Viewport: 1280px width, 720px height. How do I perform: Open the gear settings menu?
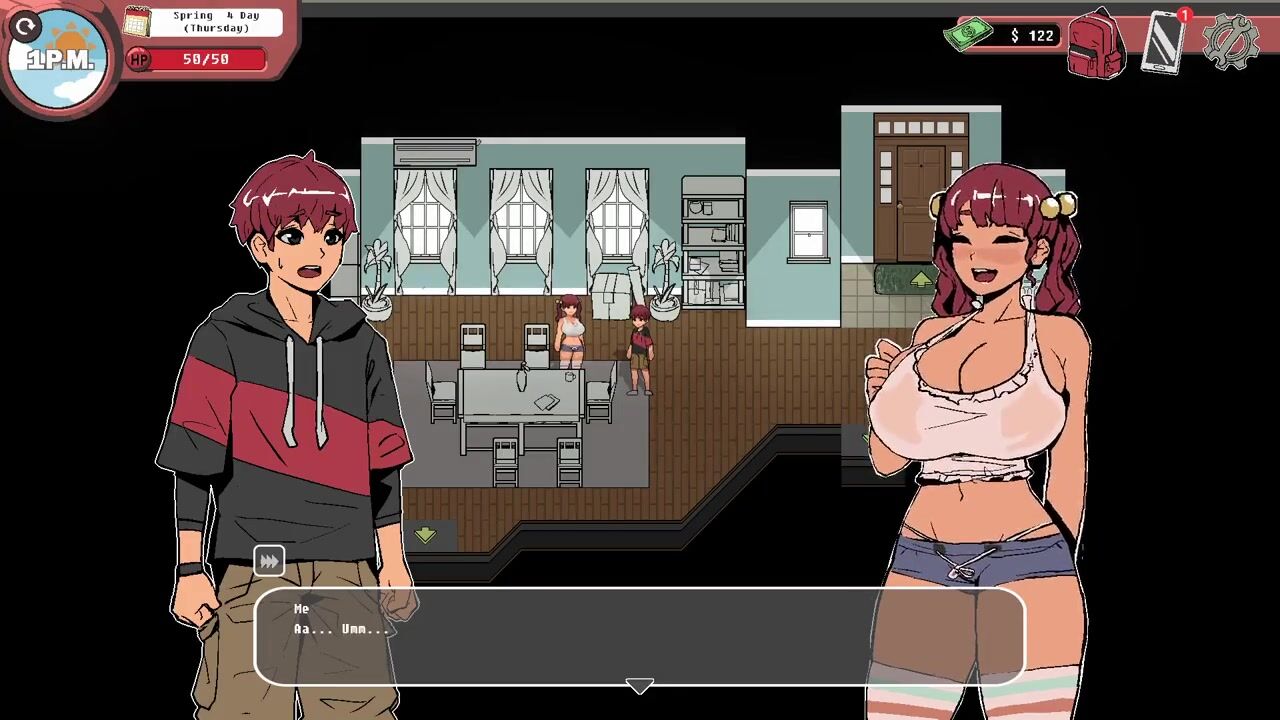pyautogui.click(x=1229, y=42)
